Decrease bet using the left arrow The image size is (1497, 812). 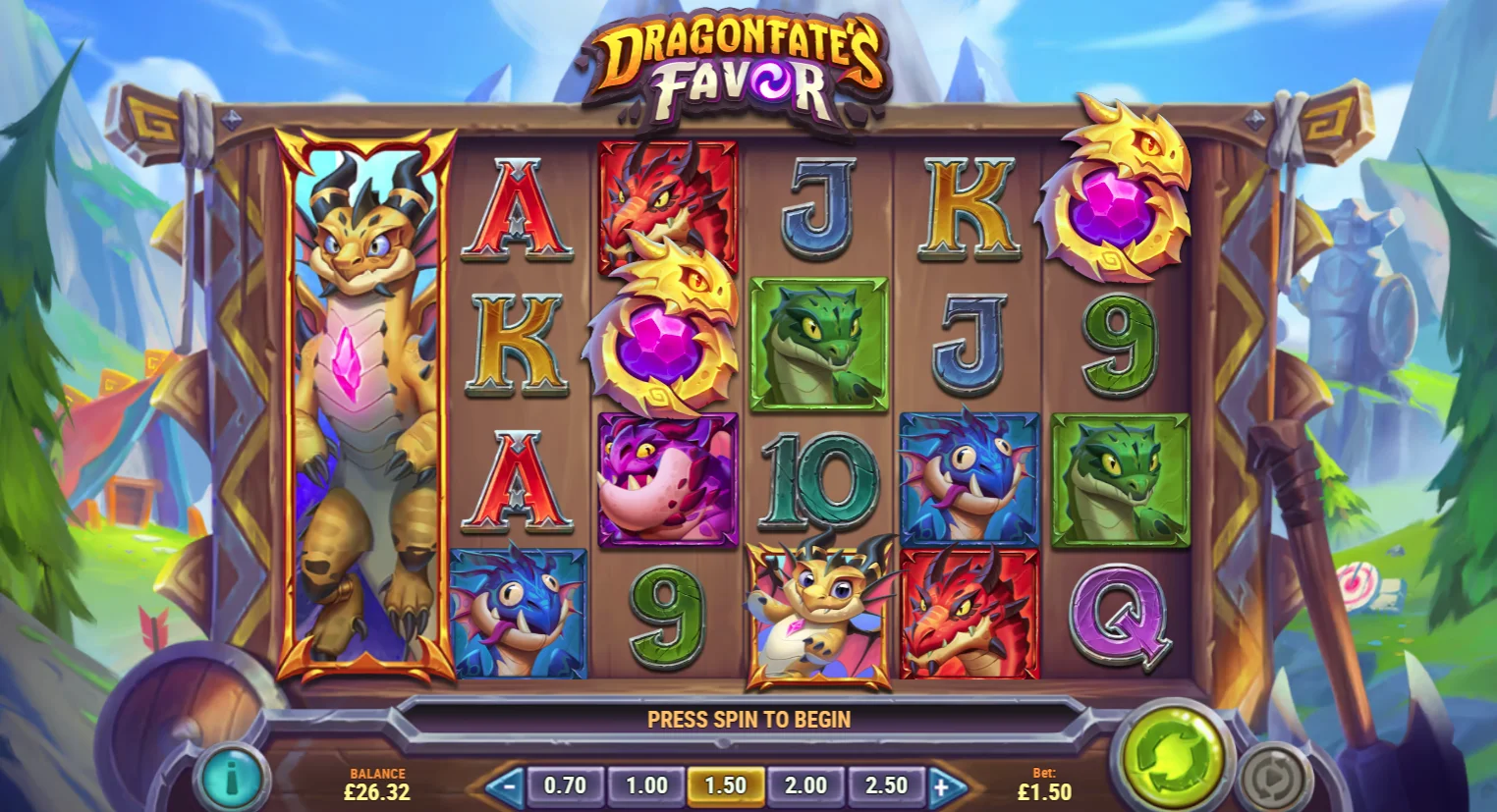click(x=505, y=785)
